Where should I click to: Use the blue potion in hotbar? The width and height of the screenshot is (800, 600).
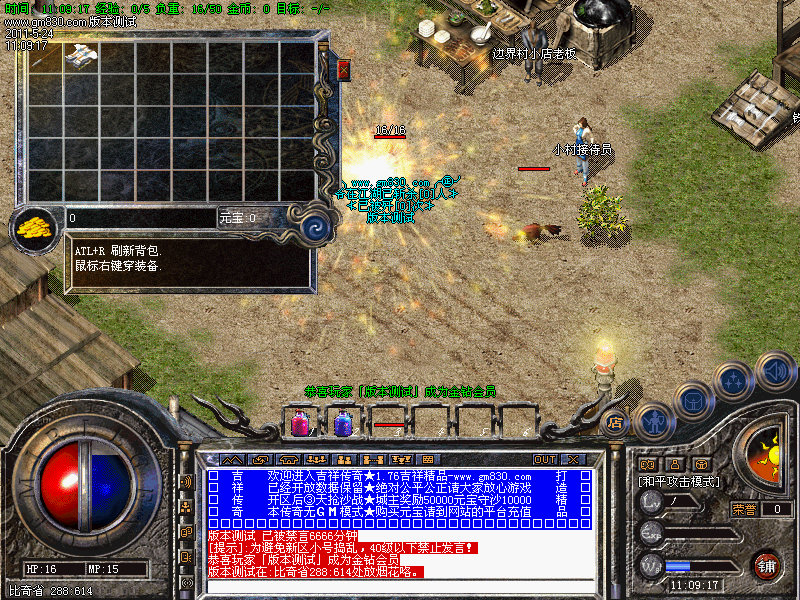(x=342, y=424)
